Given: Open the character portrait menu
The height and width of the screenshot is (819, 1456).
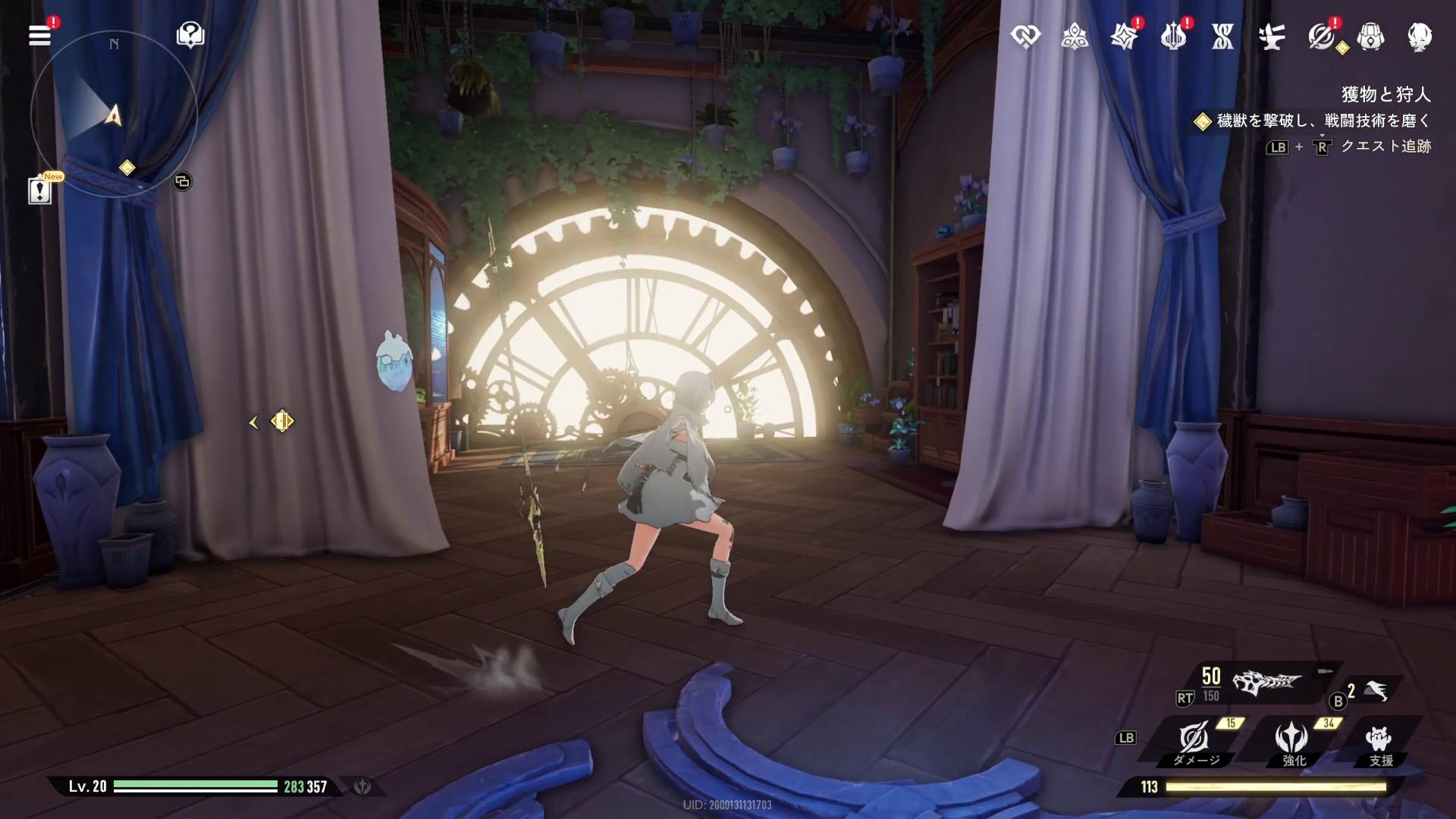Looking at the screenshot, I should tap(1420, 36).
